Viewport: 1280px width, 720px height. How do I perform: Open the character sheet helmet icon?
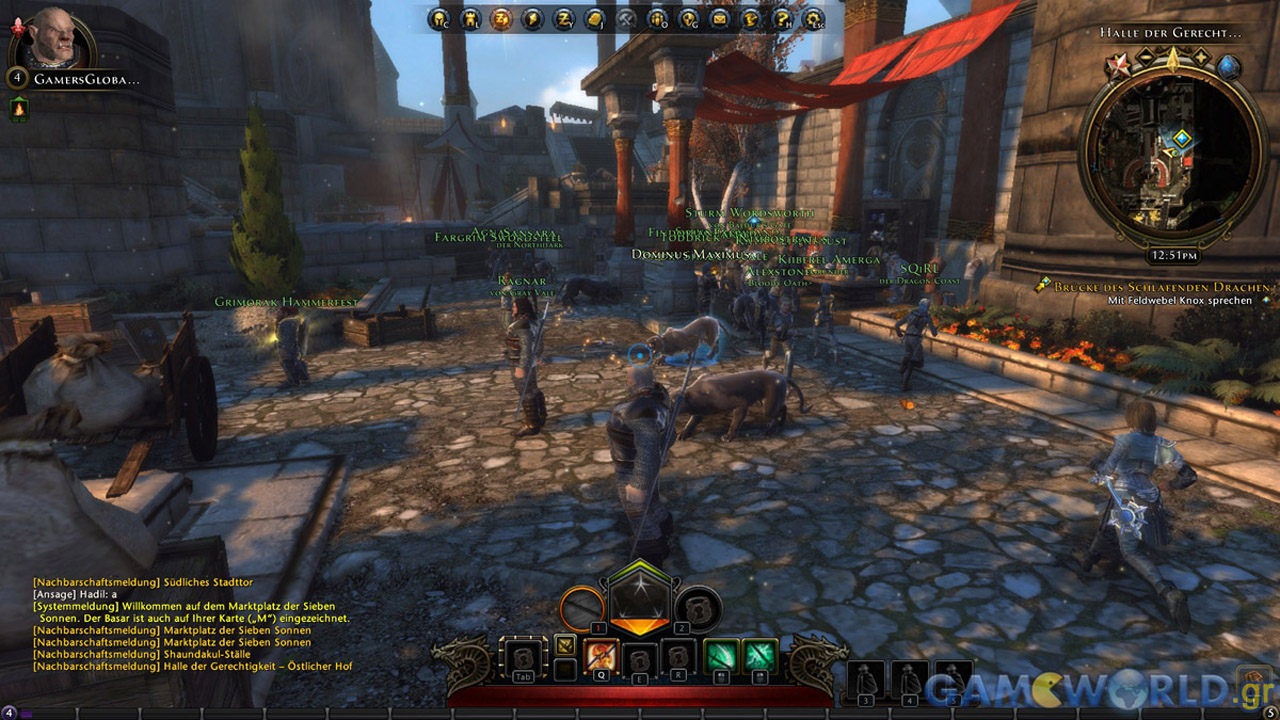pyautogui.click(x=438, y=18)
